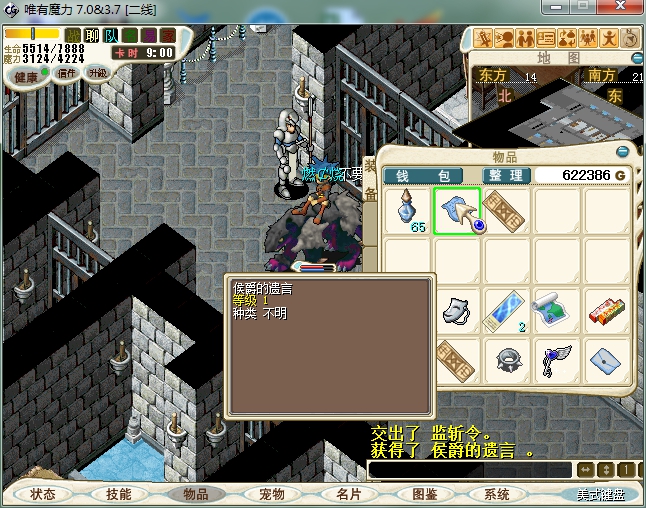The height and width of the screenshot is (508, 646).
Task: Open the 信件 mail button
Action: point(67,74)
